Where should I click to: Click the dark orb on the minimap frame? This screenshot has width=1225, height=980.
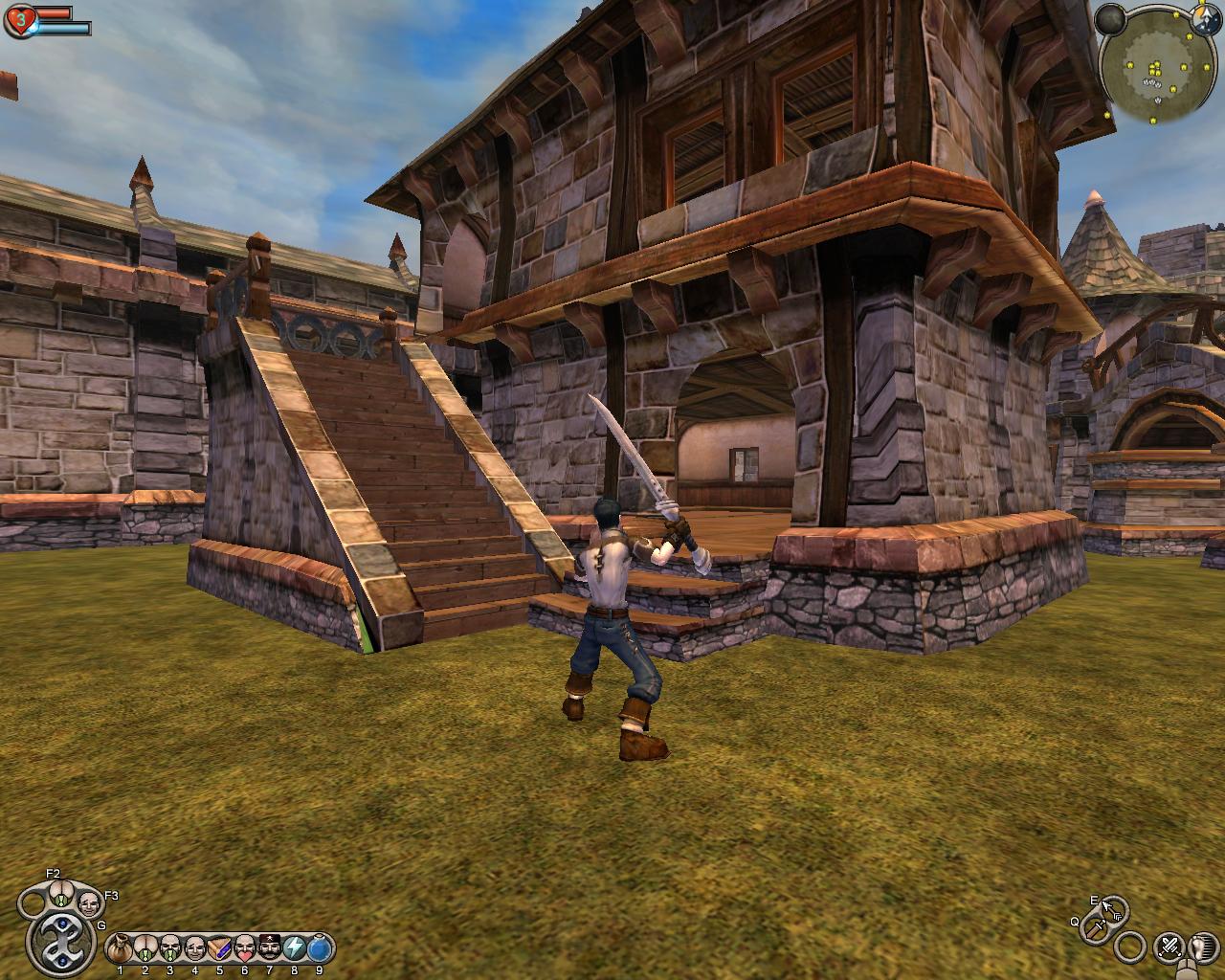[x=1110, y=19]
